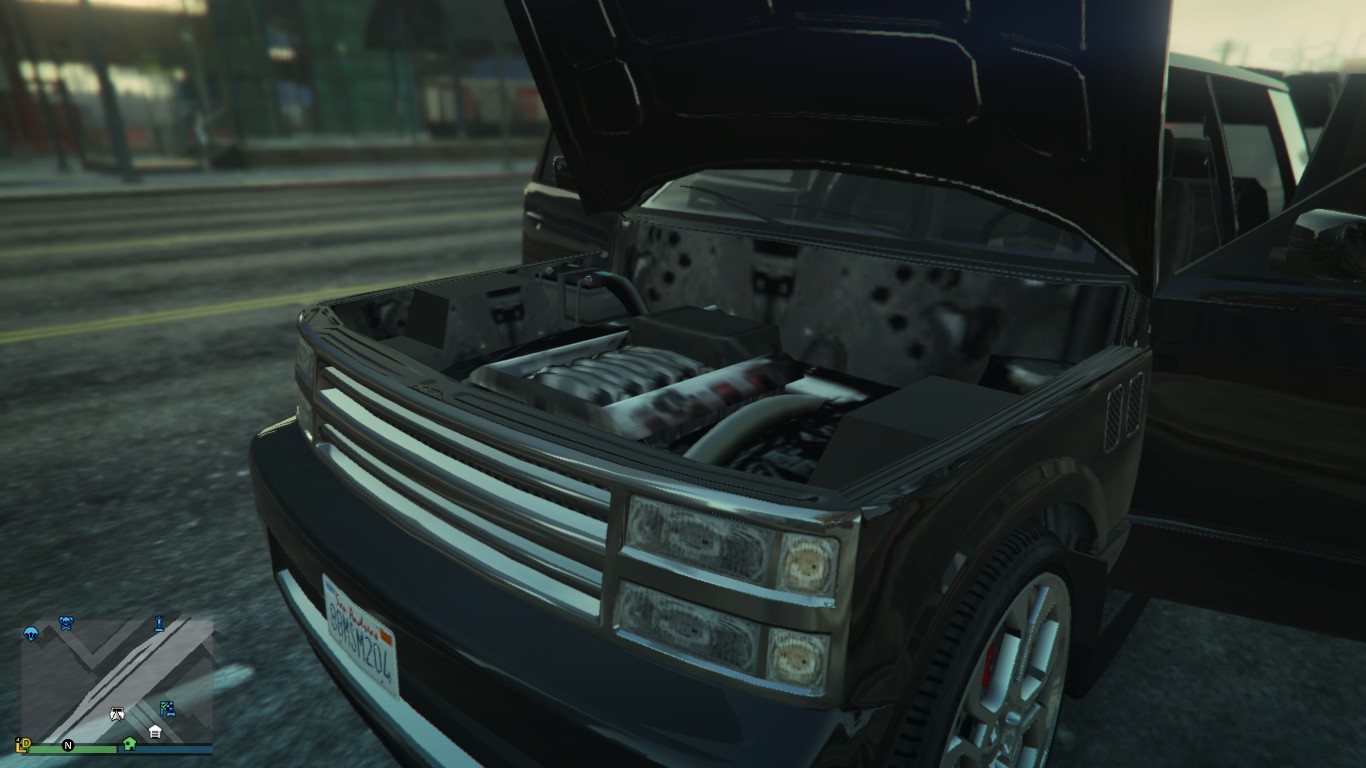Click the yellow LD mission blip

pyautogui.click(x=24, y=745)
